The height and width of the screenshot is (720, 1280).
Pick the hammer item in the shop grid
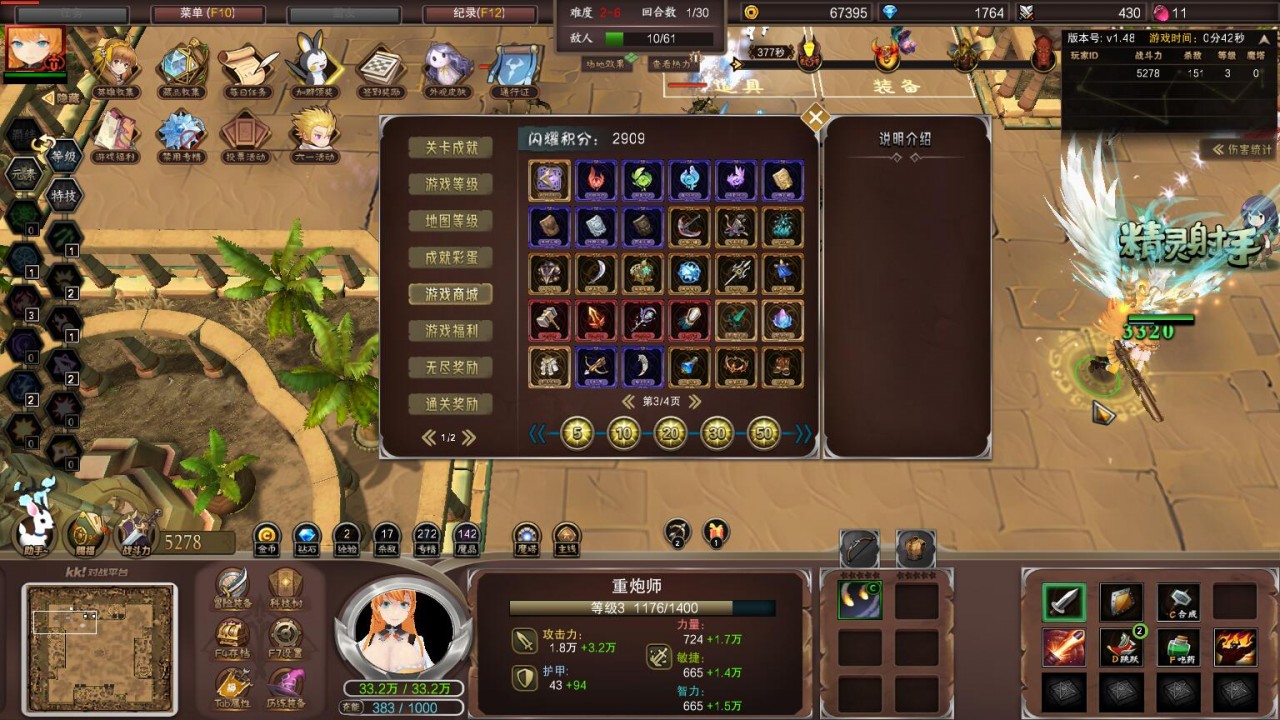[549, 321]
